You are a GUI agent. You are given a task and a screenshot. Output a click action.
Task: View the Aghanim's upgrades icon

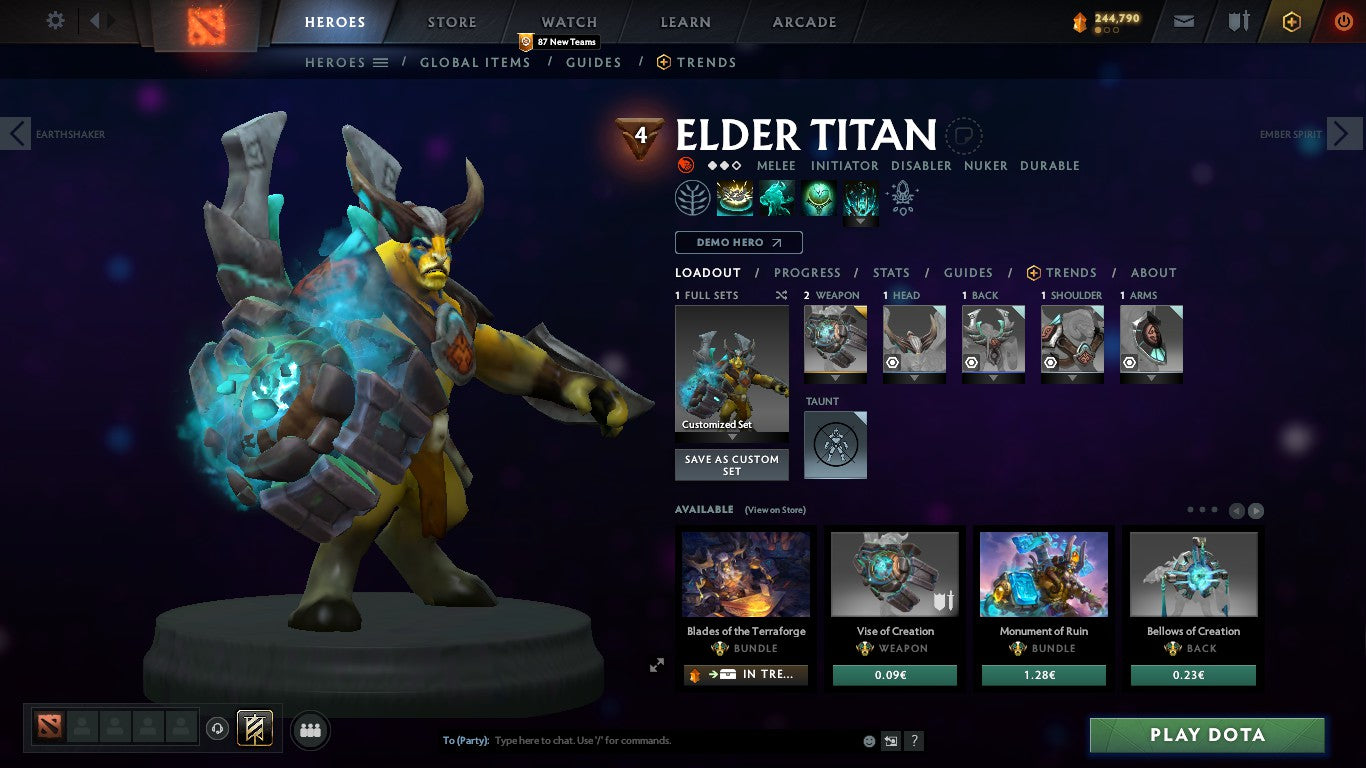point(902,197)
